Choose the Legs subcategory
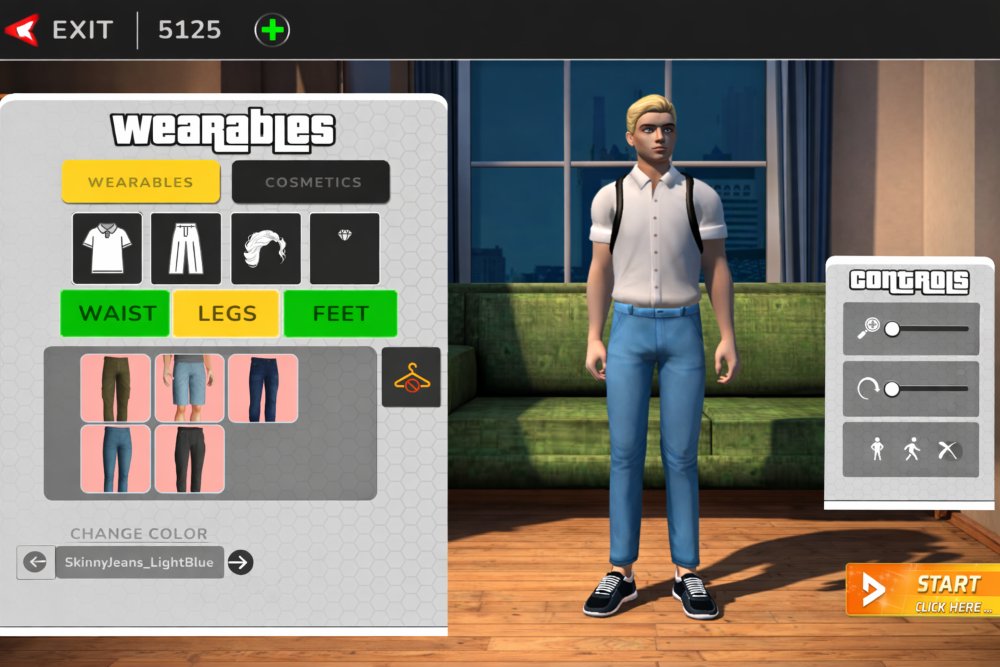The height and width of the screenshot is (667, 1000). (x=226, y=313)
